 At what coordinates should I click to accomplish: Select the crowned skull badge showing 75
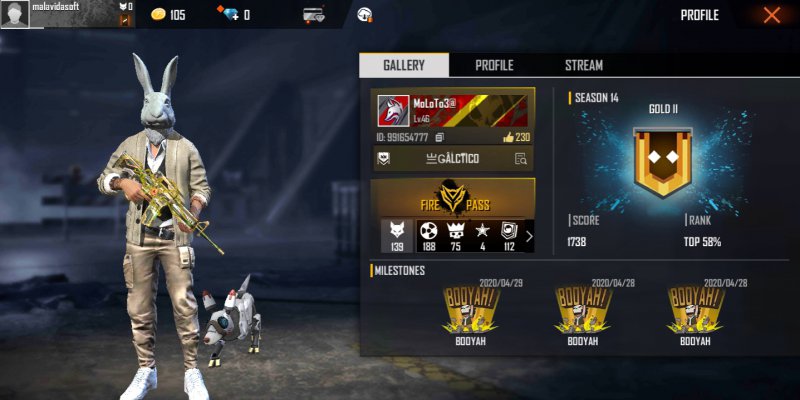pos(456,237)
